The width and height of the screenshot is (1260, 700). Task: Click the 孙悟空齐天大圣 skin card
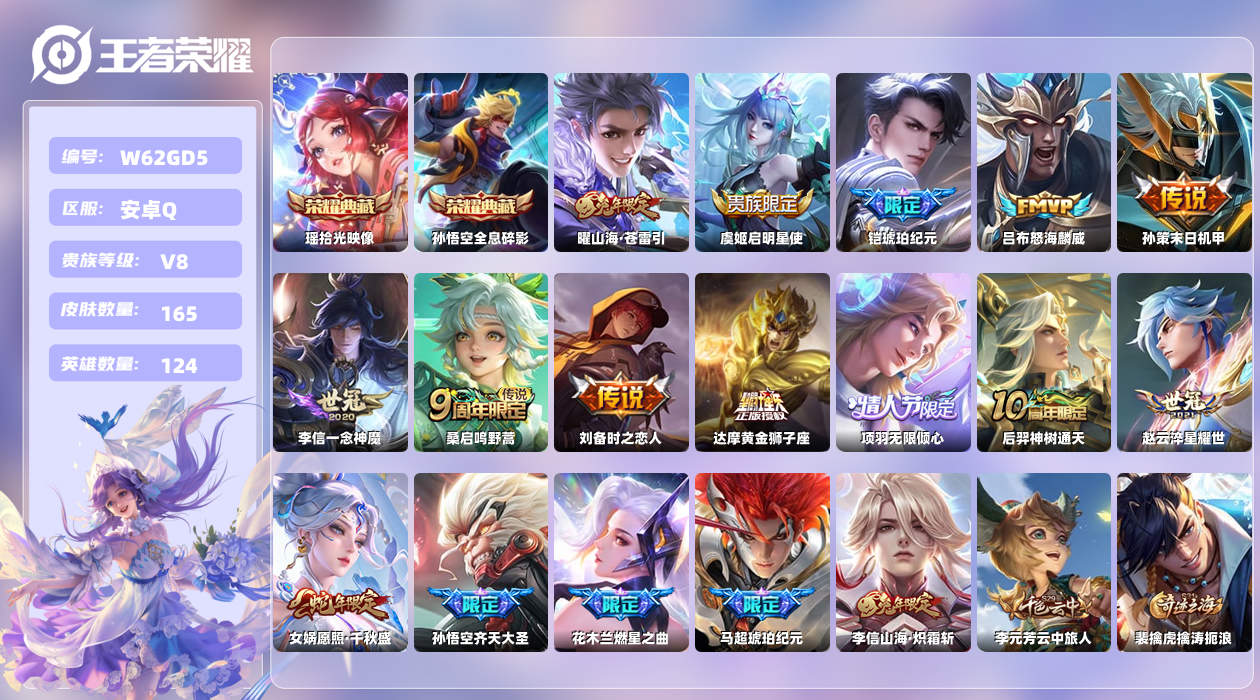click(x=481, y=562)
